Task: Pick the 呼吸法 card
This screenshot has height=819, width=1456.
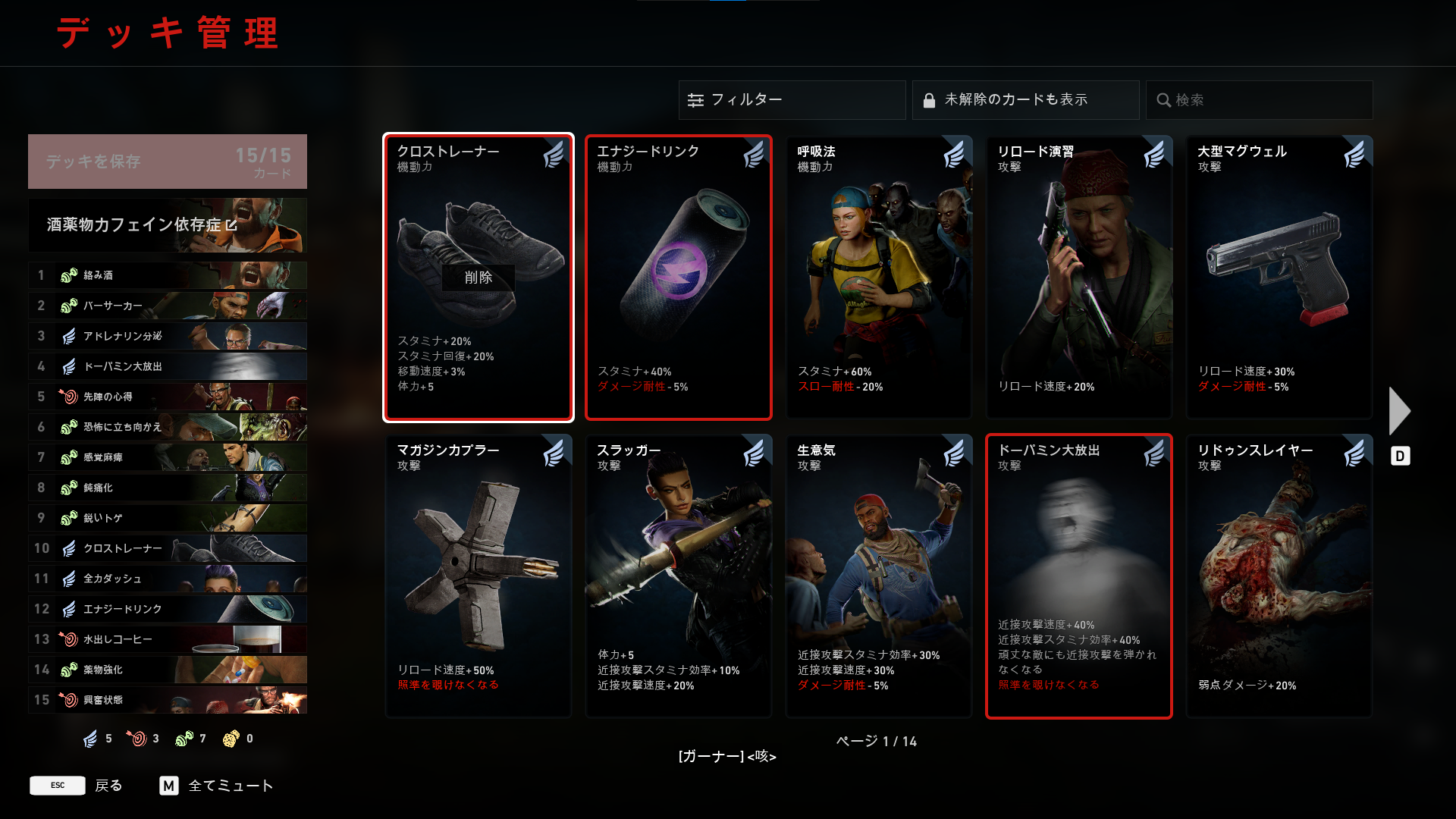Action: tap(879, 277)
